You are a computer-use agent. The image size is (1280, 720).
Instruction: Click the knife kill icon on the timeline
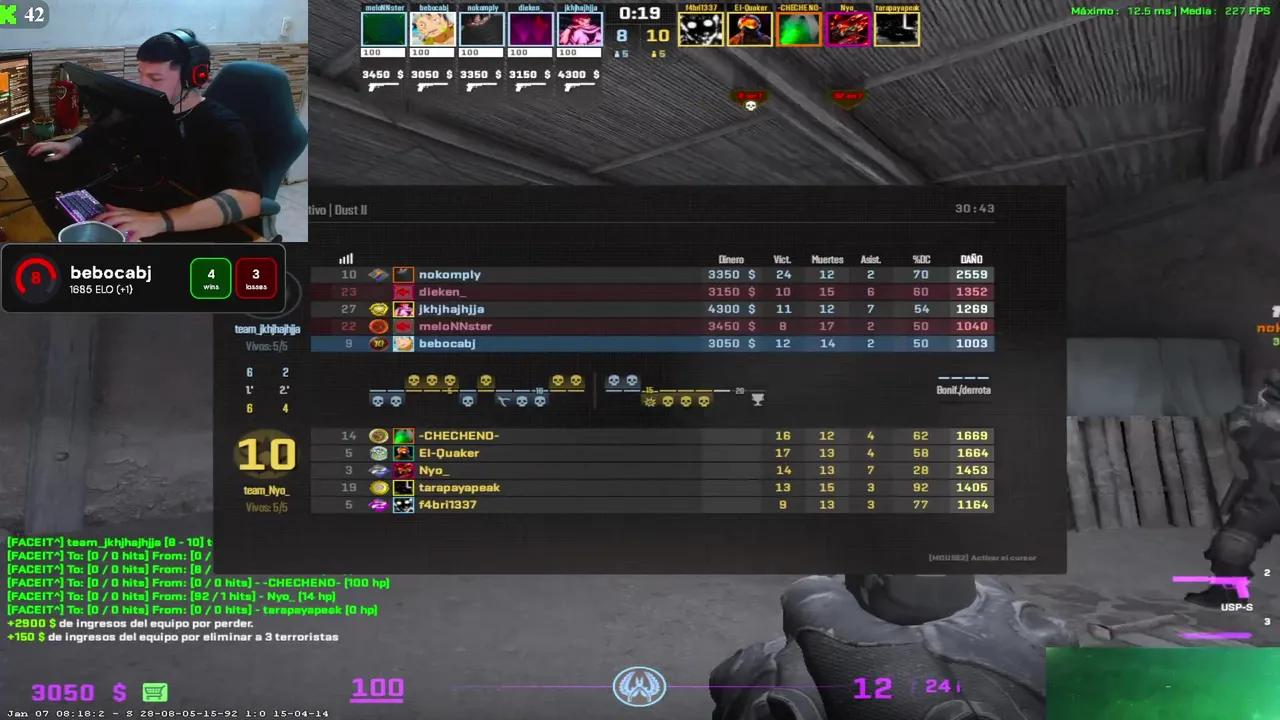[x=505, y=400]
